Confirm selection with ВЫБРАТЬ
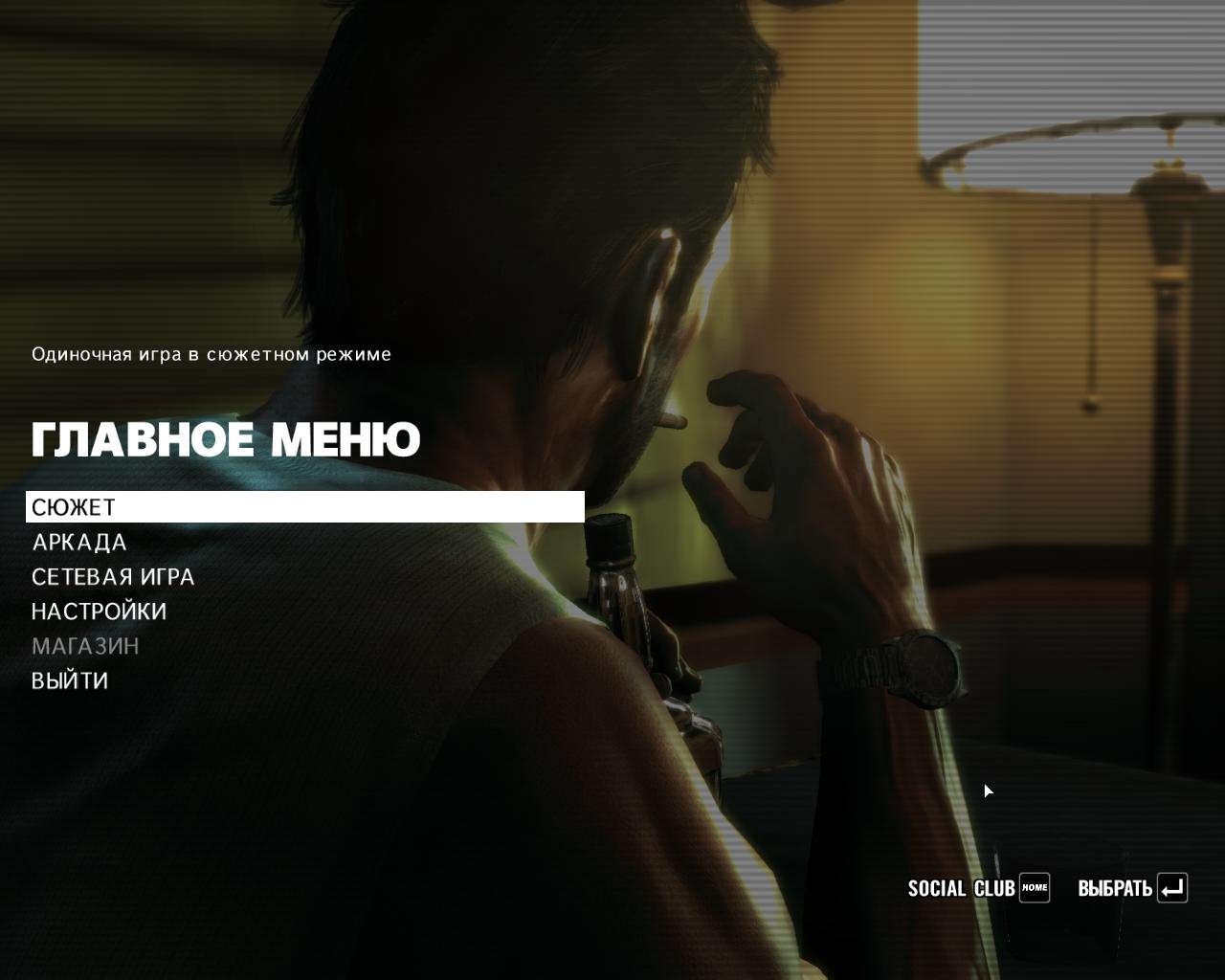This screenshot has width=1225, height=980. [1132, 888]
